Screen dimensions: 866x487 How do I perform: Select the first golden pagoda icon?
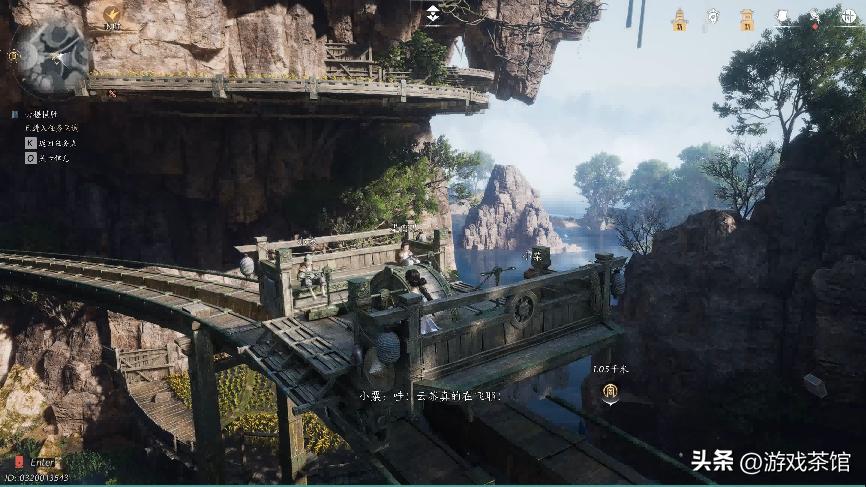point(680,18)
